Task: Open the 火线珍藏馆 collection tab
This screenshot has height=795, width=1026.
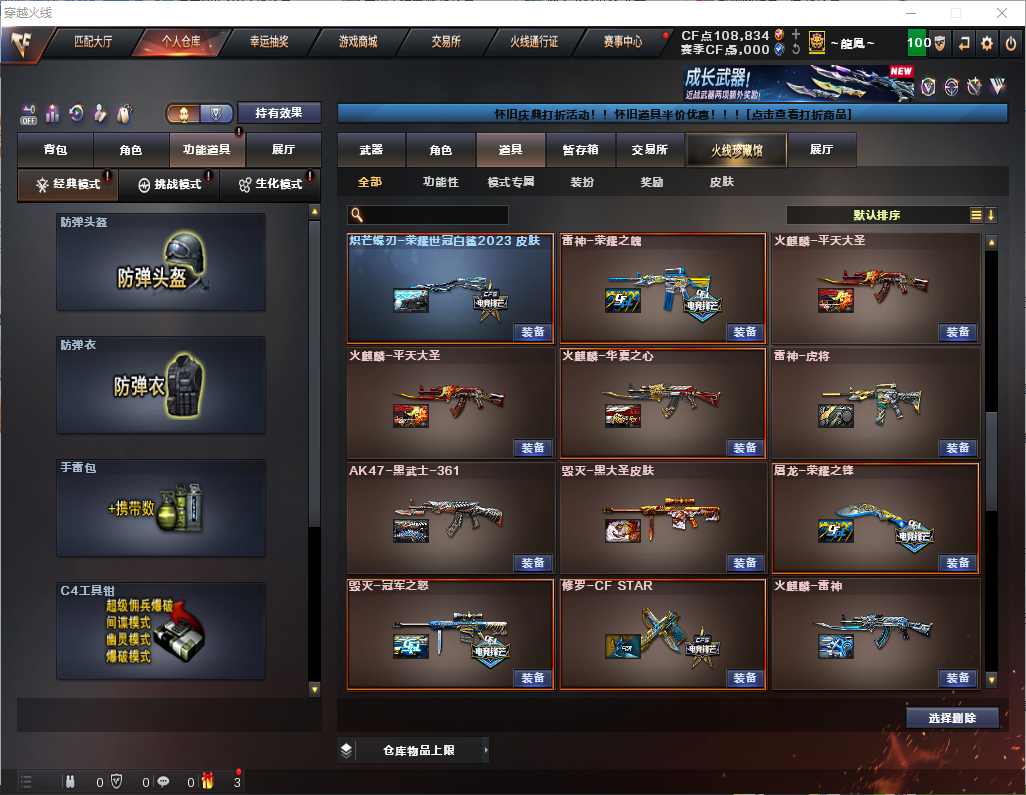Action: 736,150
